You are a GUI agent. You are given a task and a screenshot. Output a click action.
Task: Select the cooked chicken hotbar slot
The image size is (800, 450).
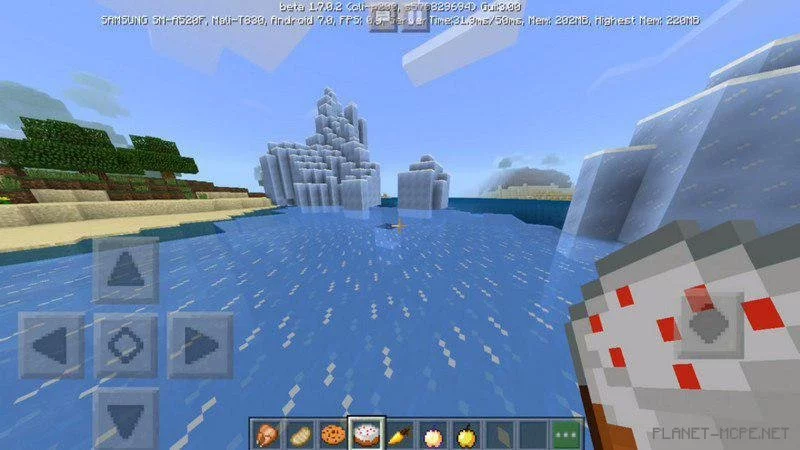point(267,434)
